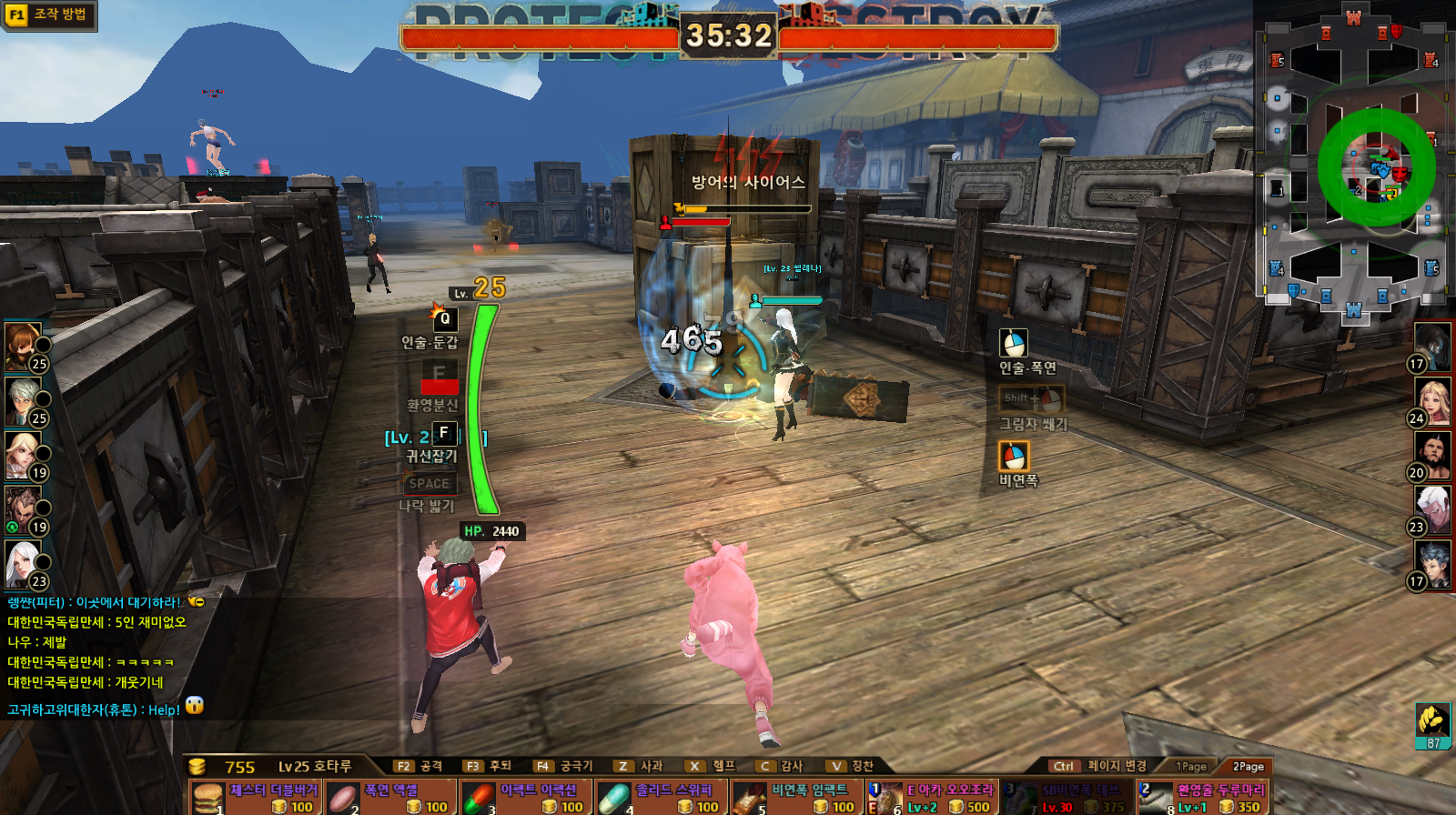Choose the 솔리드 스위퍼 teal capsule item
Viewport: 1456px width, 815px height.
coord(661,798)
